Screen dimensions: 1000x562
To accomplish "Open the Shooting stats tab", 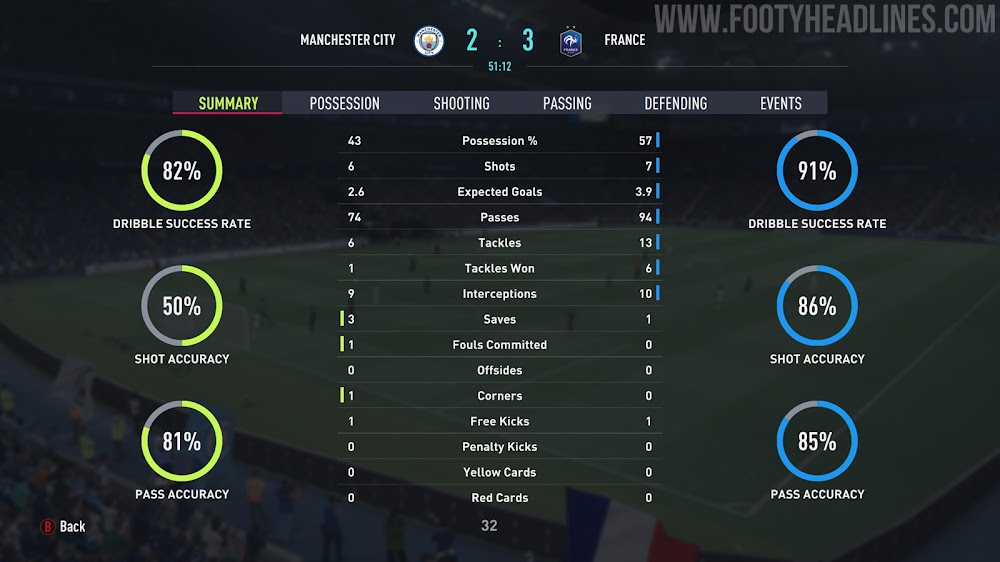I will pos(461,103).
